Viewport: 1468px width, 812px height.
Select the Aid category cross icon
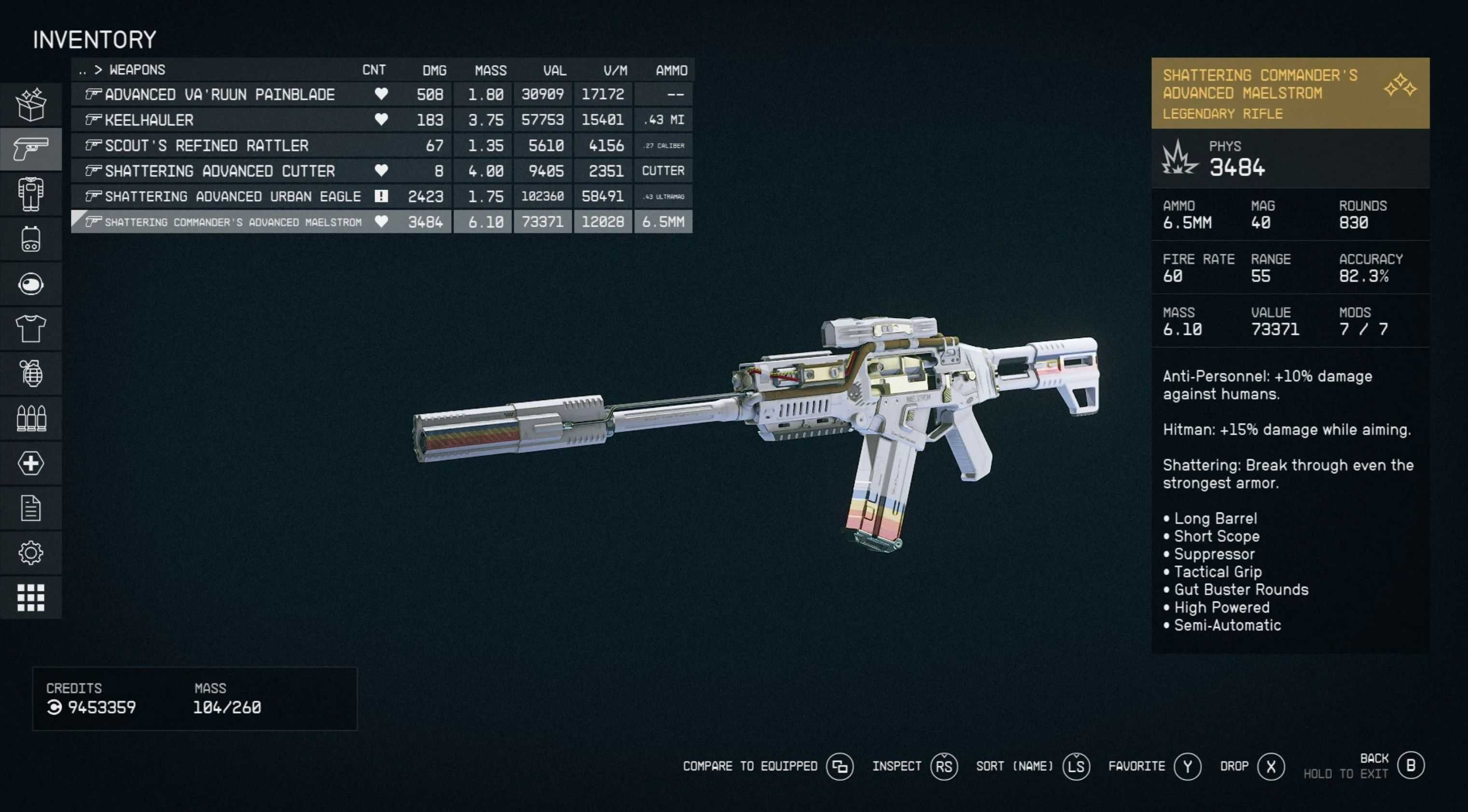[31, 463]
